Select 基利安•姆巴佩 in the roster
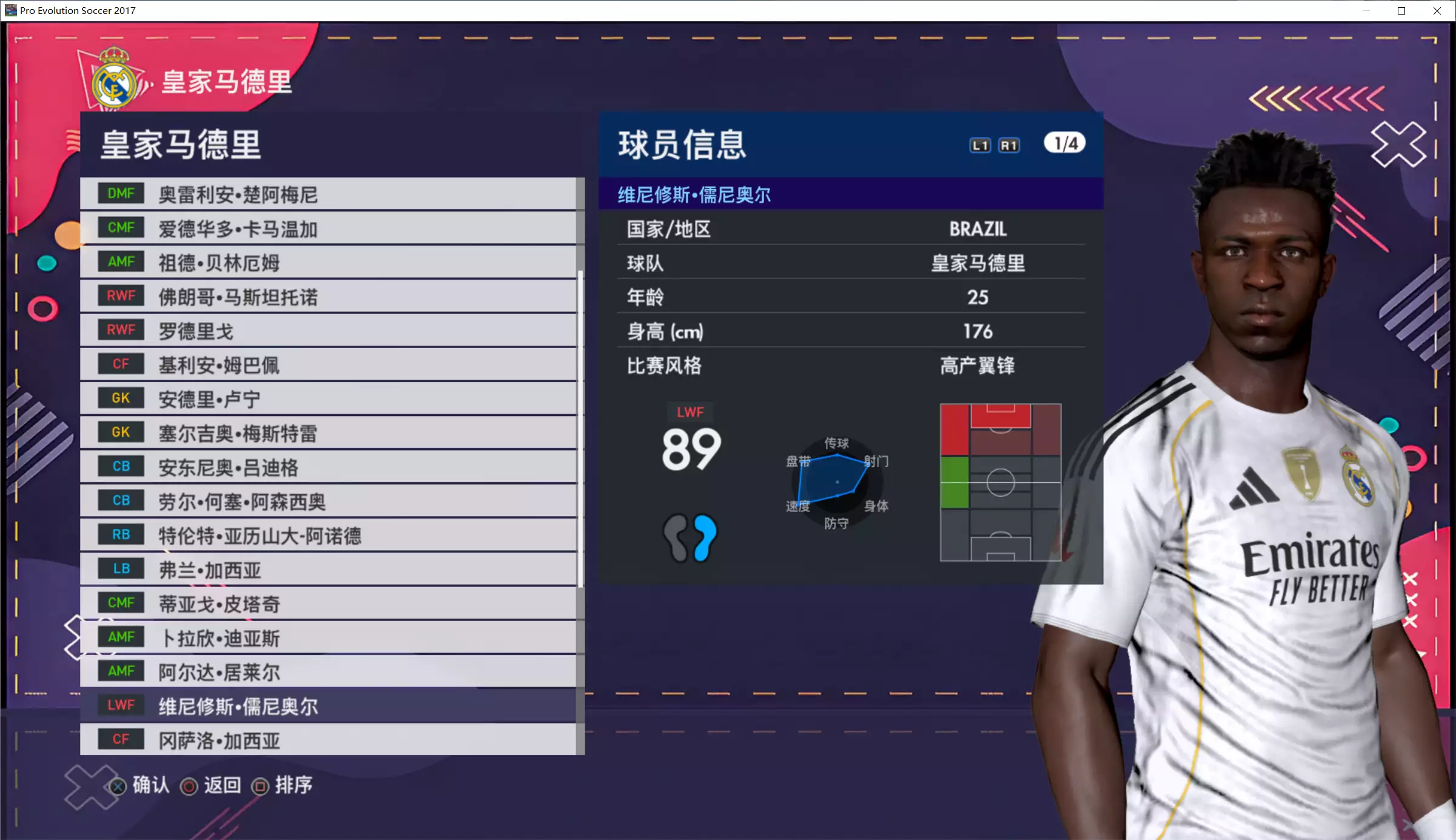Screen dimensions: 1456x840 click(x=327, y=365)
